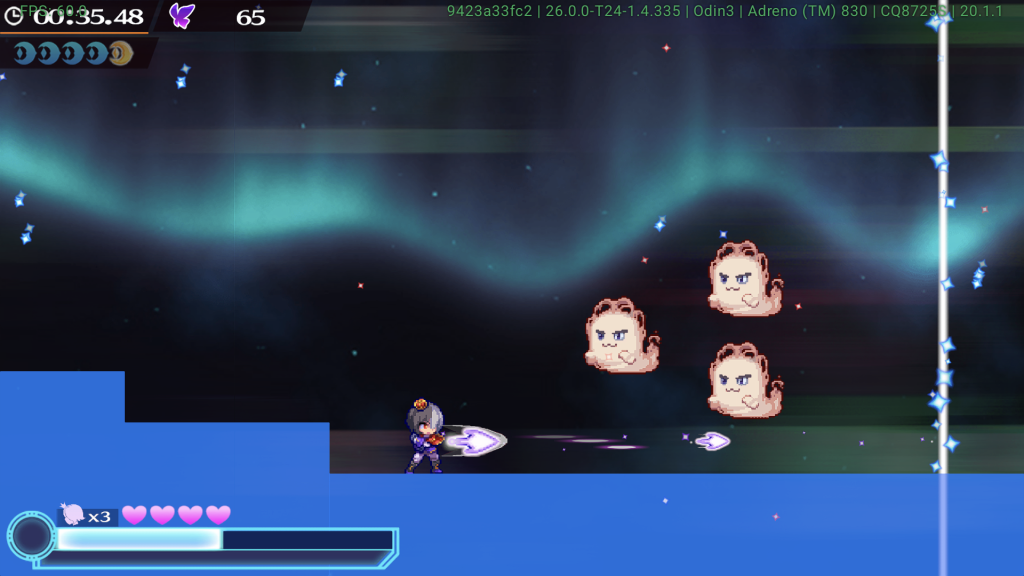Click the character lives icon
This screenshot has height=576, width=1024.
click(x=73, y=514)
